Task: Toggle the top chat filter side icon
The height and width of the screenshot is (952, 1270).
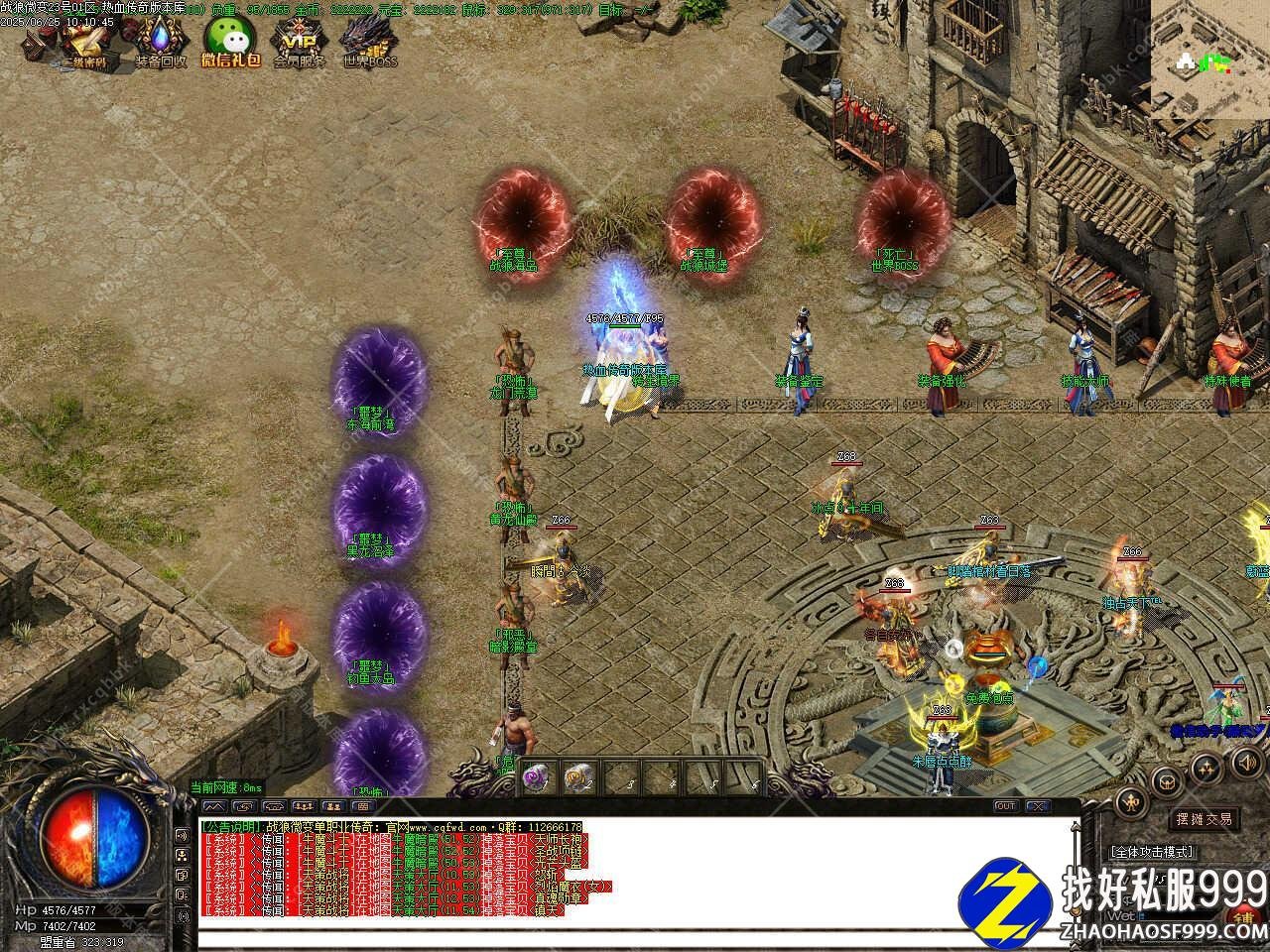Action: pos(183,834)
